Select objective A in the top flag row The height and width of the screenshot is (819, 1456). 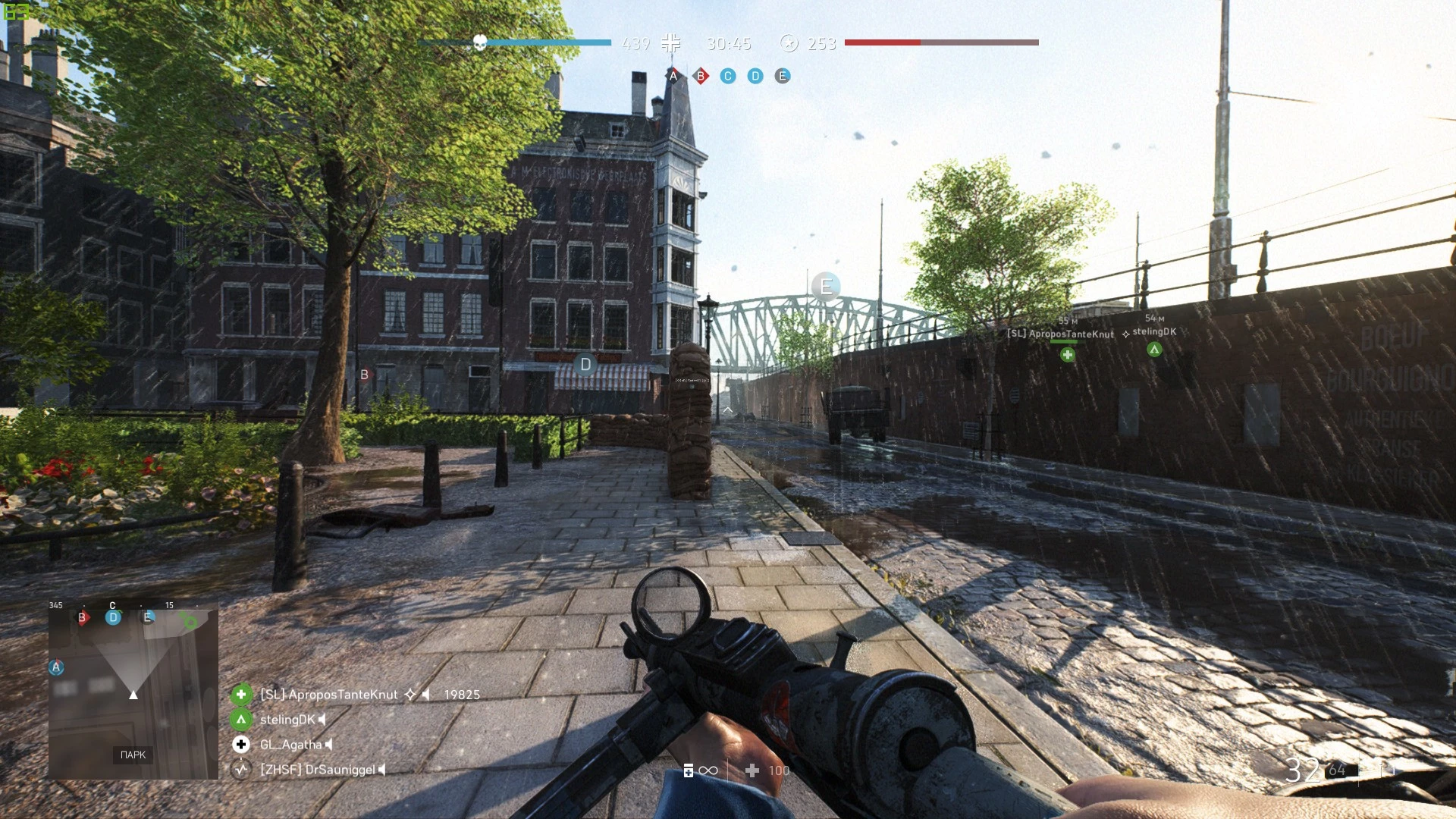point(673,76)
